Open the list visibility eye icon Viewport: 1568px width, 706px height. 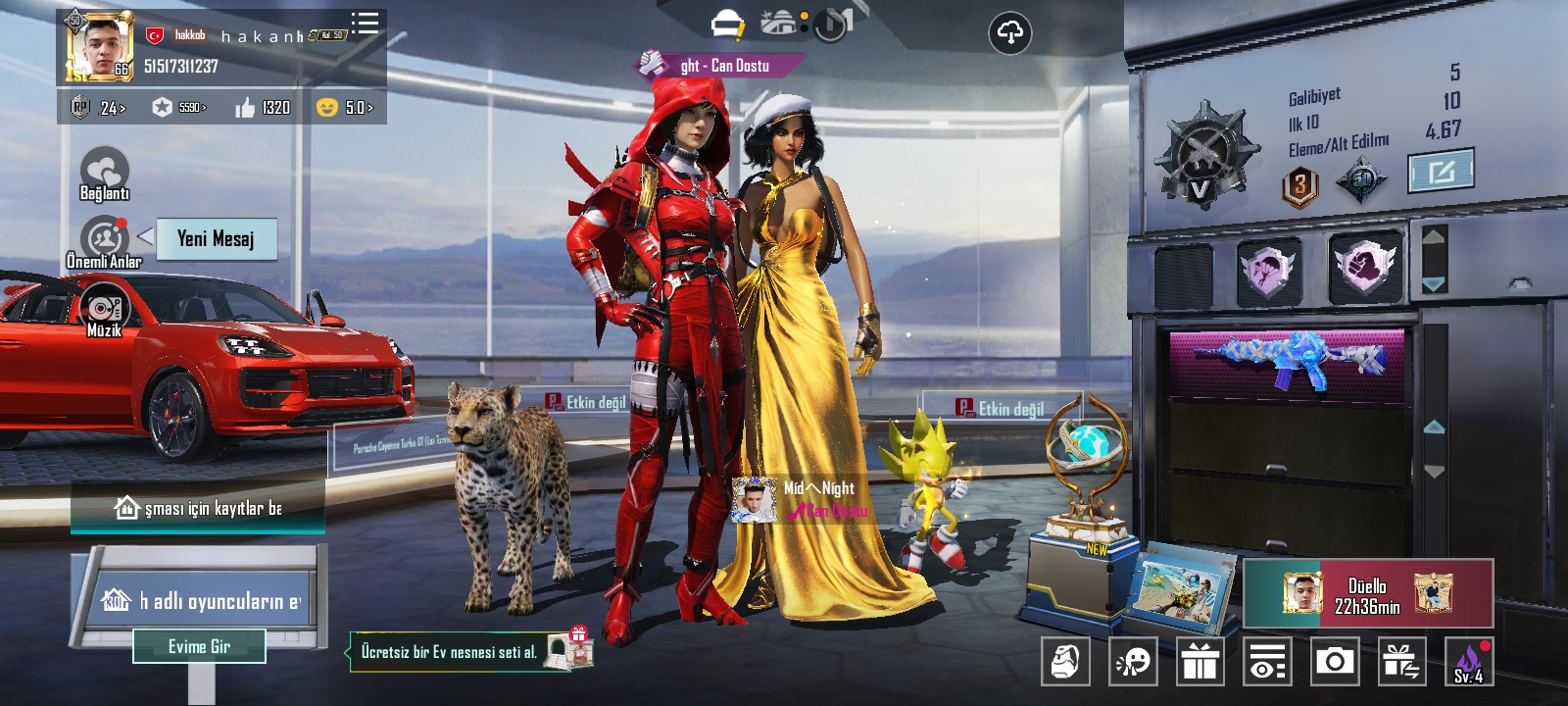point(1267,662)
